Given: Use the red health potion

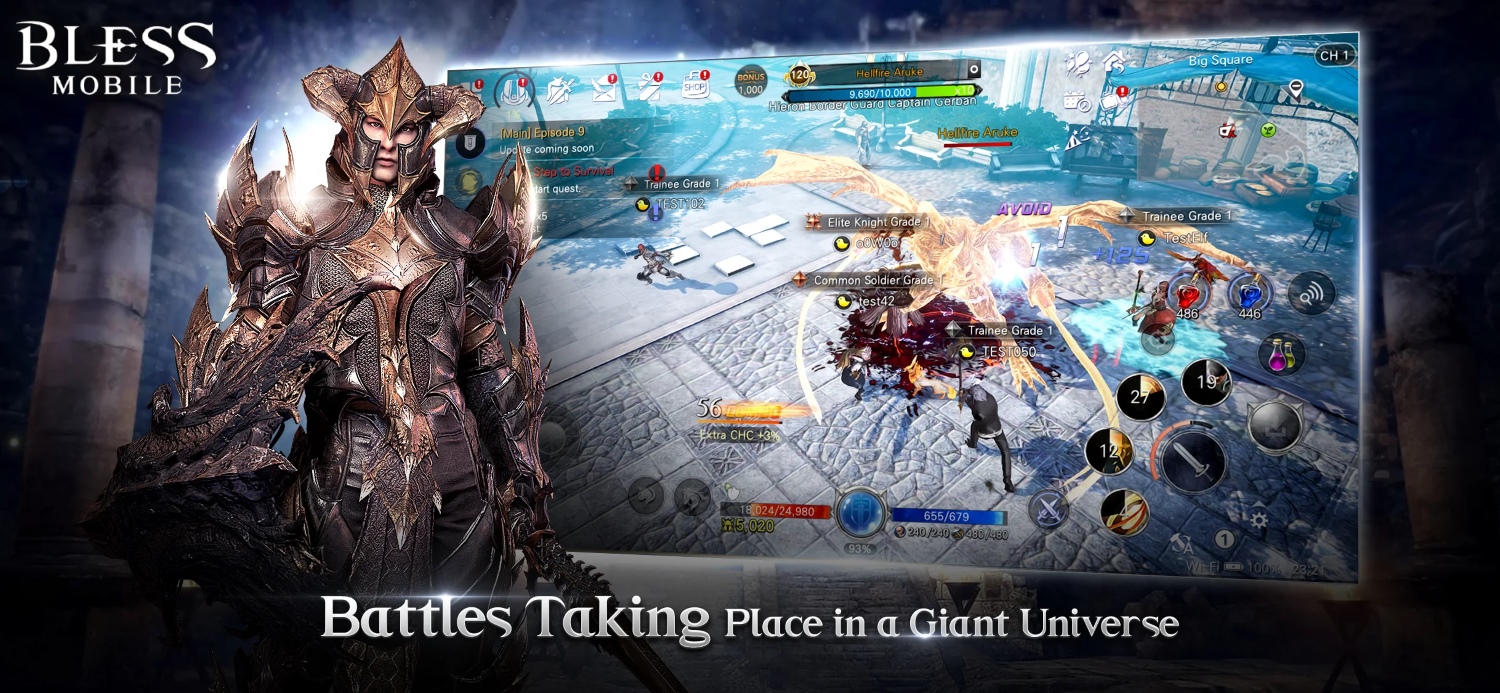Looking at the screenshot, I should (x=1188, y=293).
